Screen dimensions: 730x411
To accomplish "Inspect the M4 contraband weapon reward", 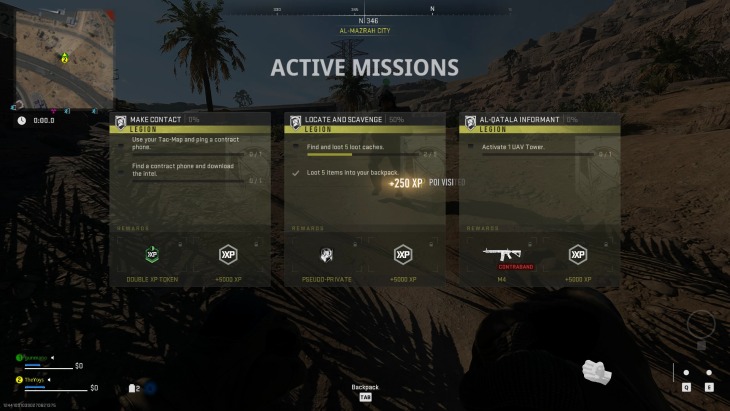I will pyautogui.click(x=502, y=255).
